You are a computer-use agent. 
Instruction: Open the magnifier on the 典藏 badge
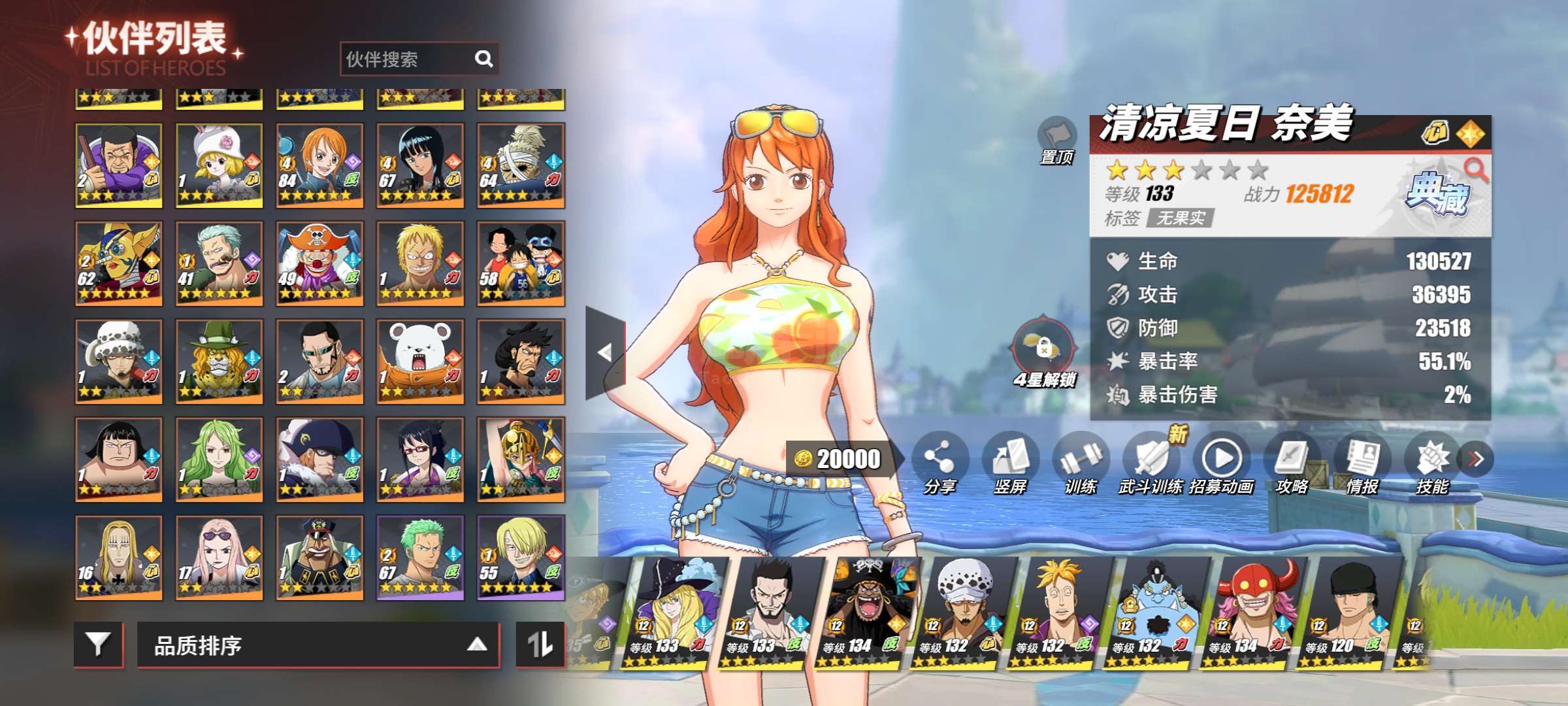[1475, 170]
